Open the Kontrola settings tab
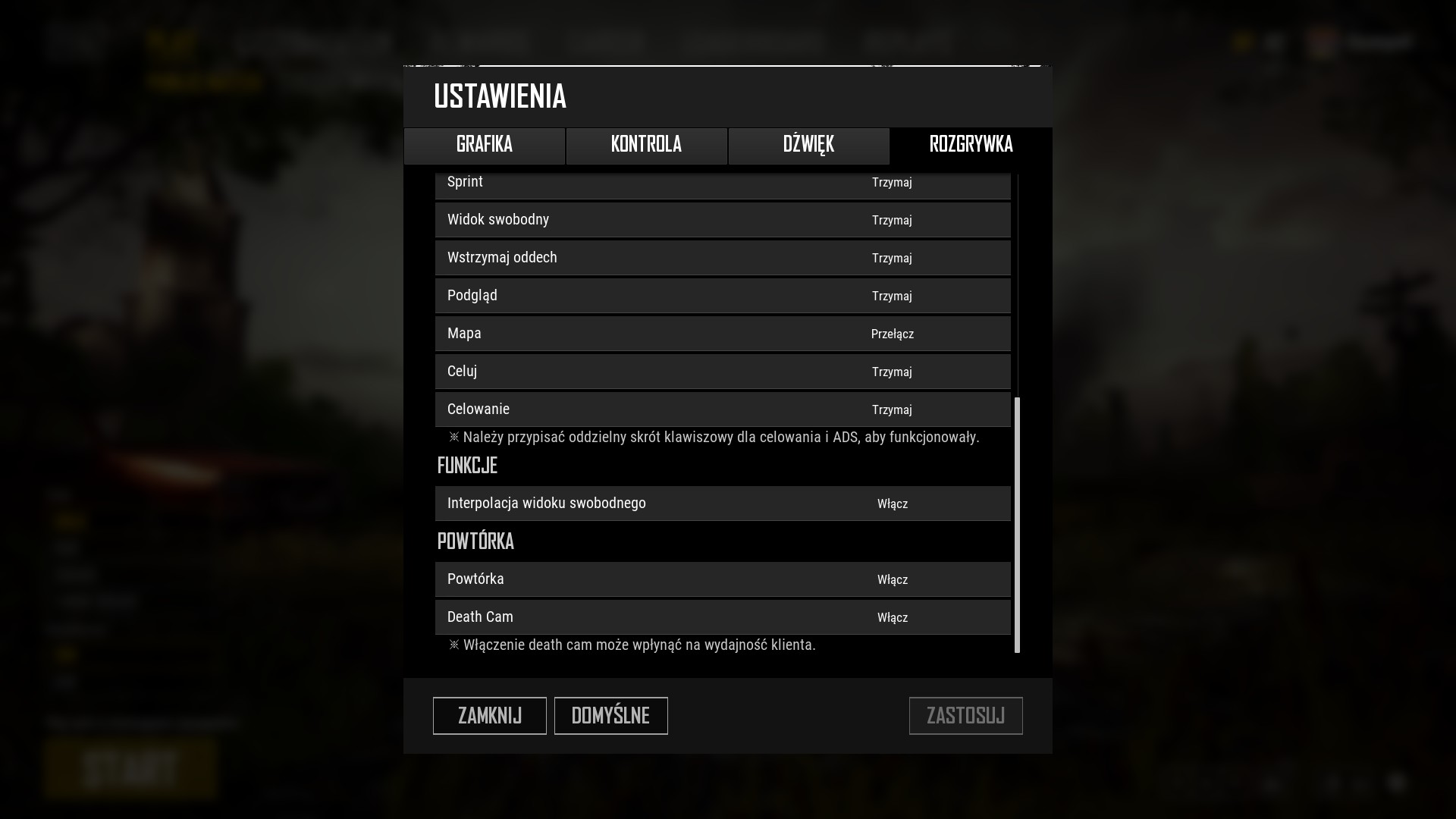Screen dimensions: 1456x819 (x=646, y=146)
